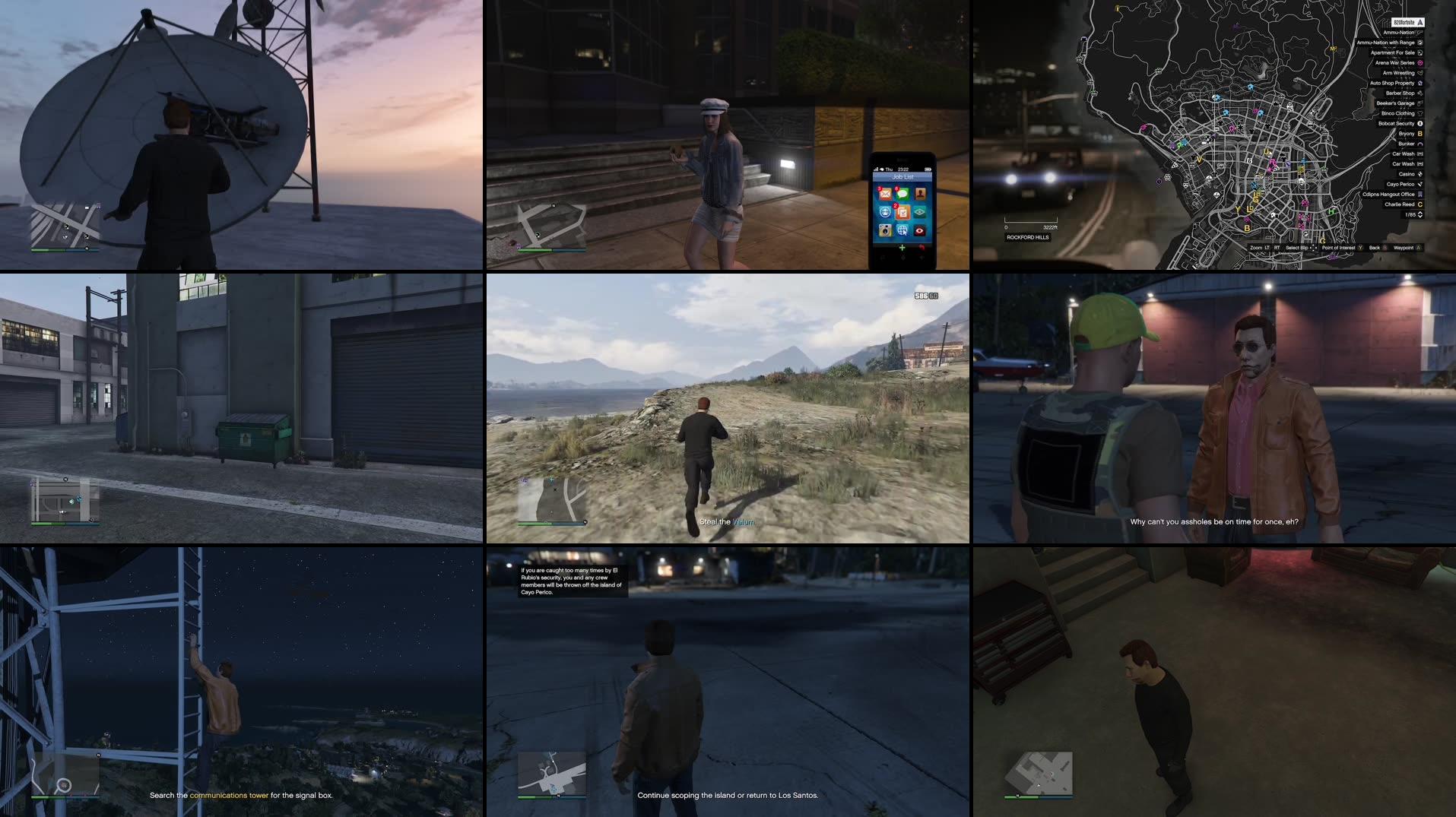This screenshot has width=1456, height=817.
Task: Select Cayo Perico in the map legend
Action: [1400, 184]
